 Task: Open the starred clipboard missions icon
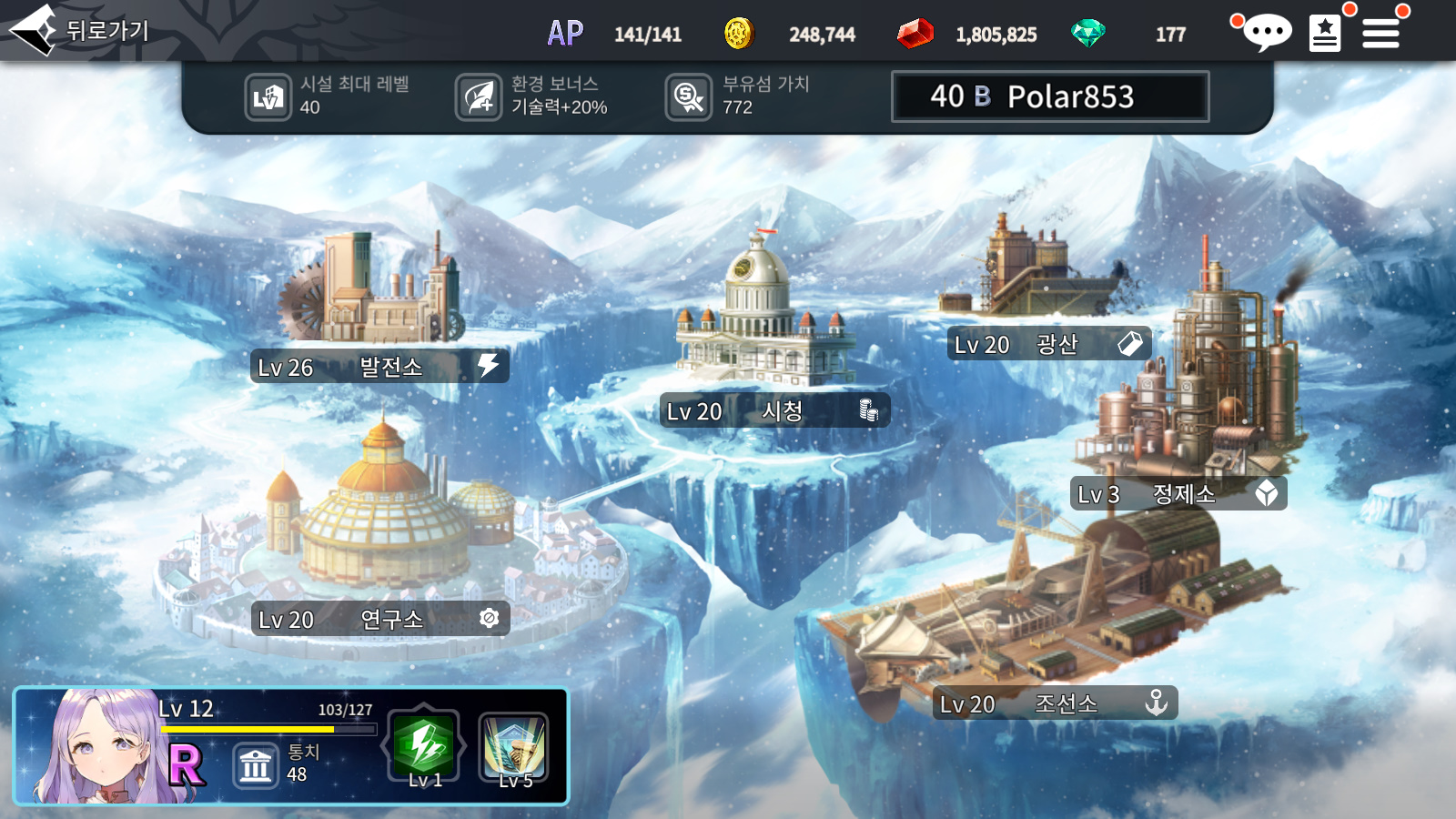point(1325,34)
